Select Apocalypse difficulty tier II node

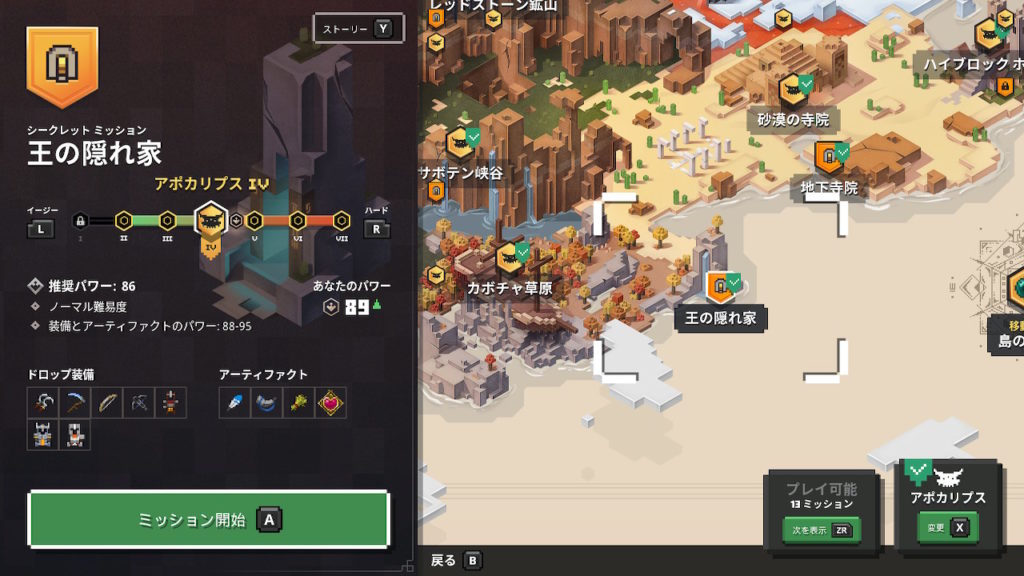(123, 219)
